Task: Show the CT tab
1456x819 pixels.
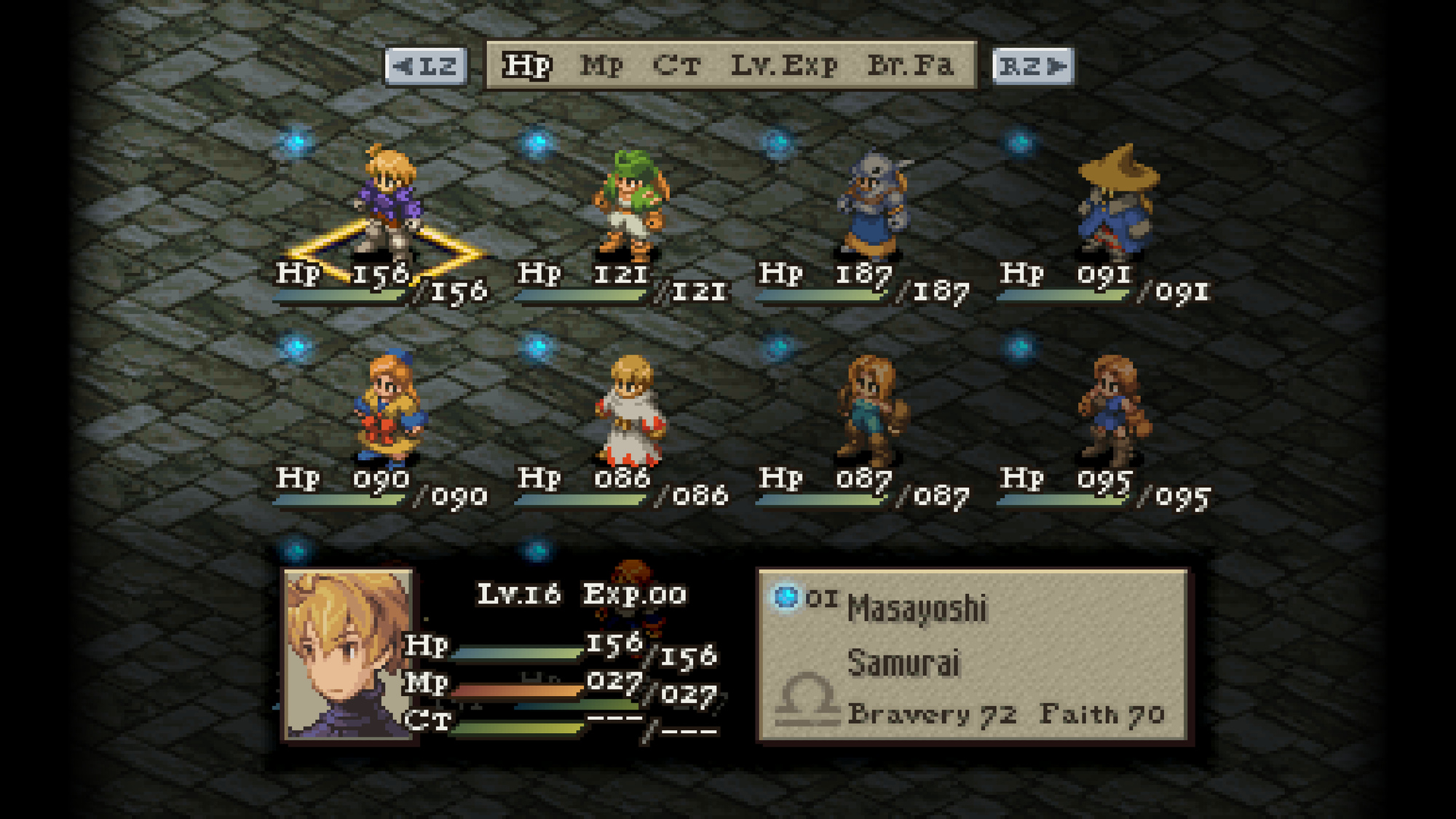Action: click(x=677, y=66)
